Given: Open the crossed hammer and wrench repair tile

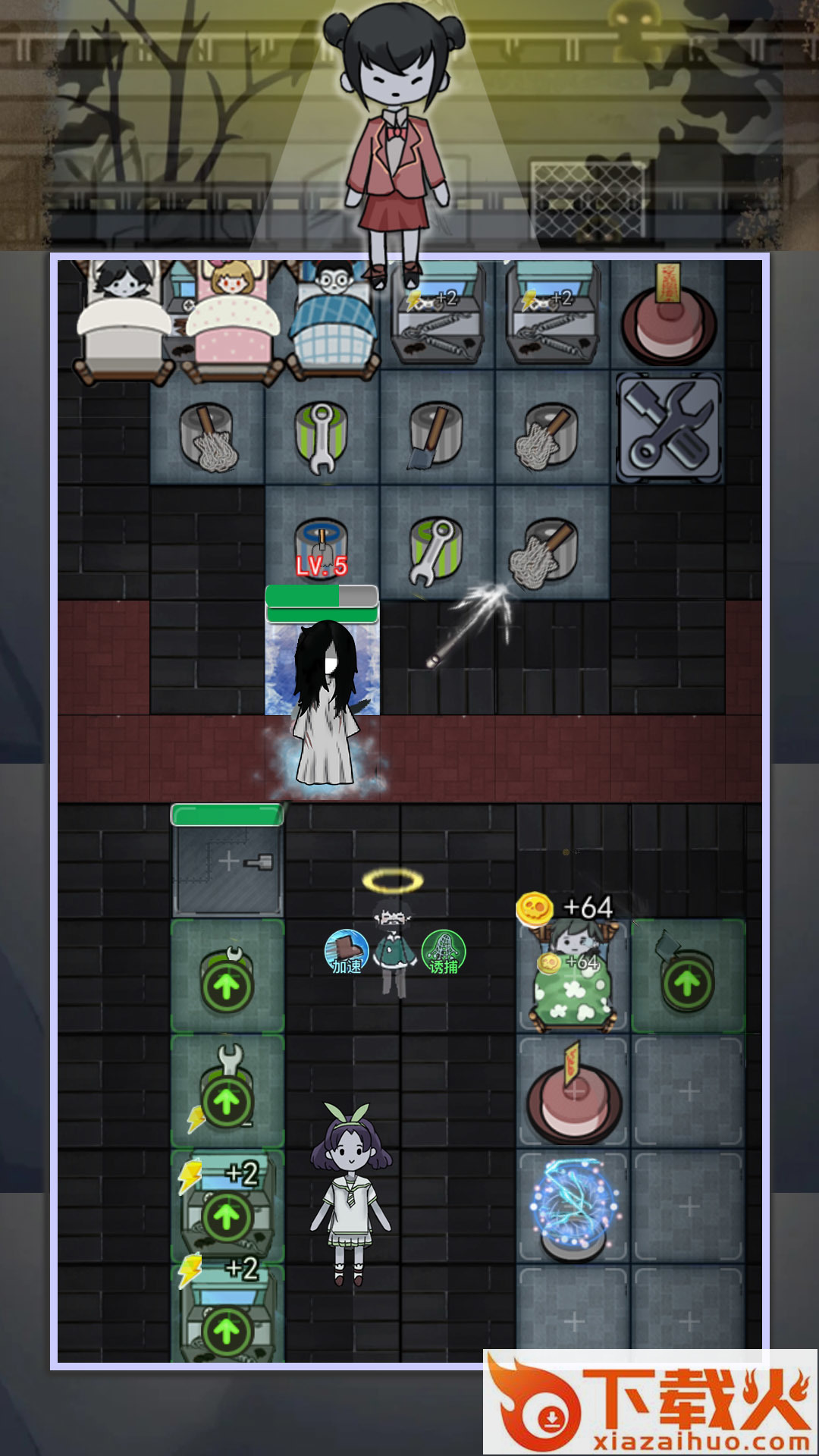Looking at the screenshot, I should 668,427.
